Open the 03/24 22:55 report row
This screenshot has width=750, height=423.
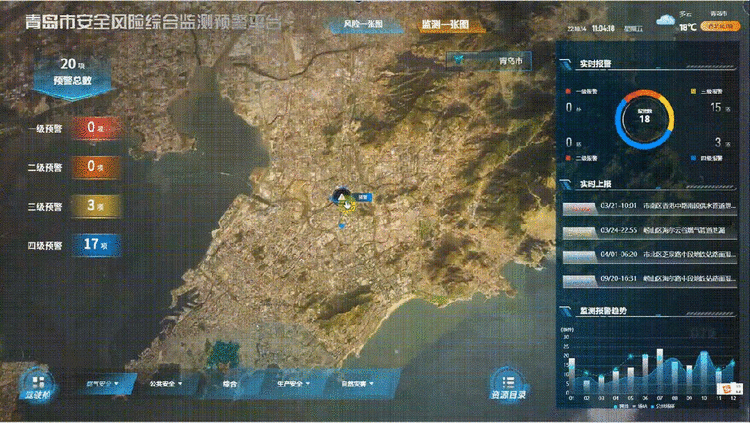(647, 230)
